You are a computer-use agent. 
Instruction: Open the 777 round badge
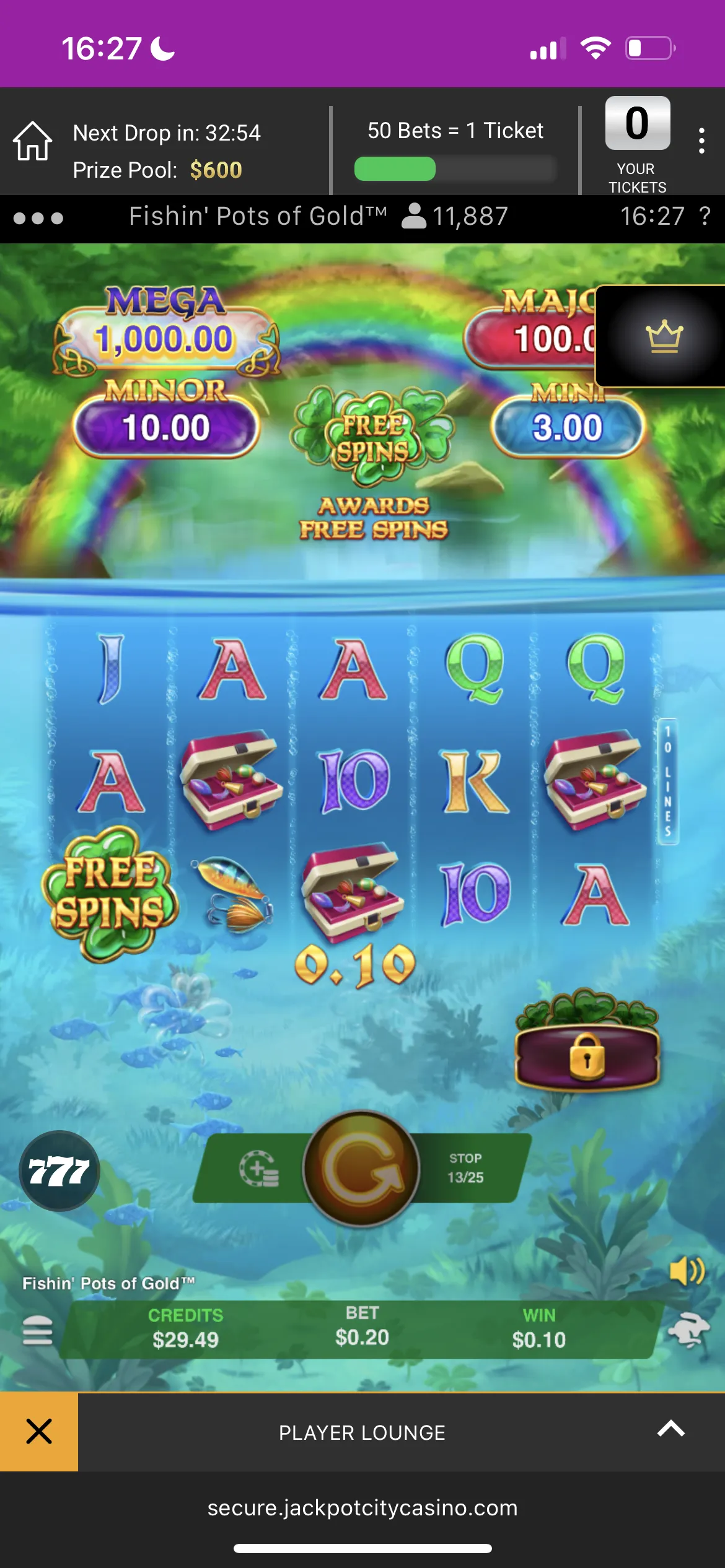tap(59, 1170)
